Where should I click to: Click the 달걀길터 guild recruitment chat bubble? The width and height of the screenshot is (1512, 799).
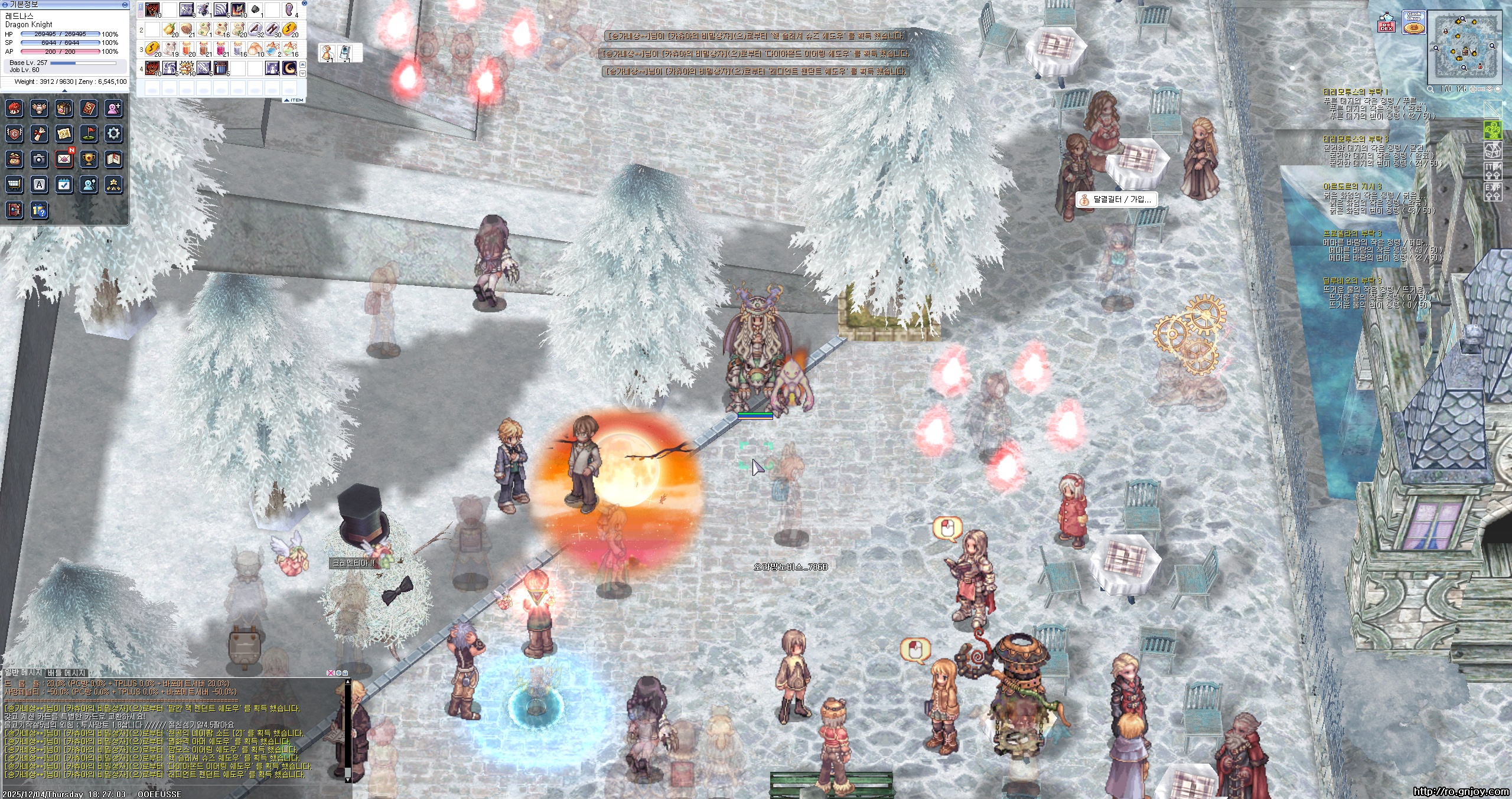tap(1116, 200)
